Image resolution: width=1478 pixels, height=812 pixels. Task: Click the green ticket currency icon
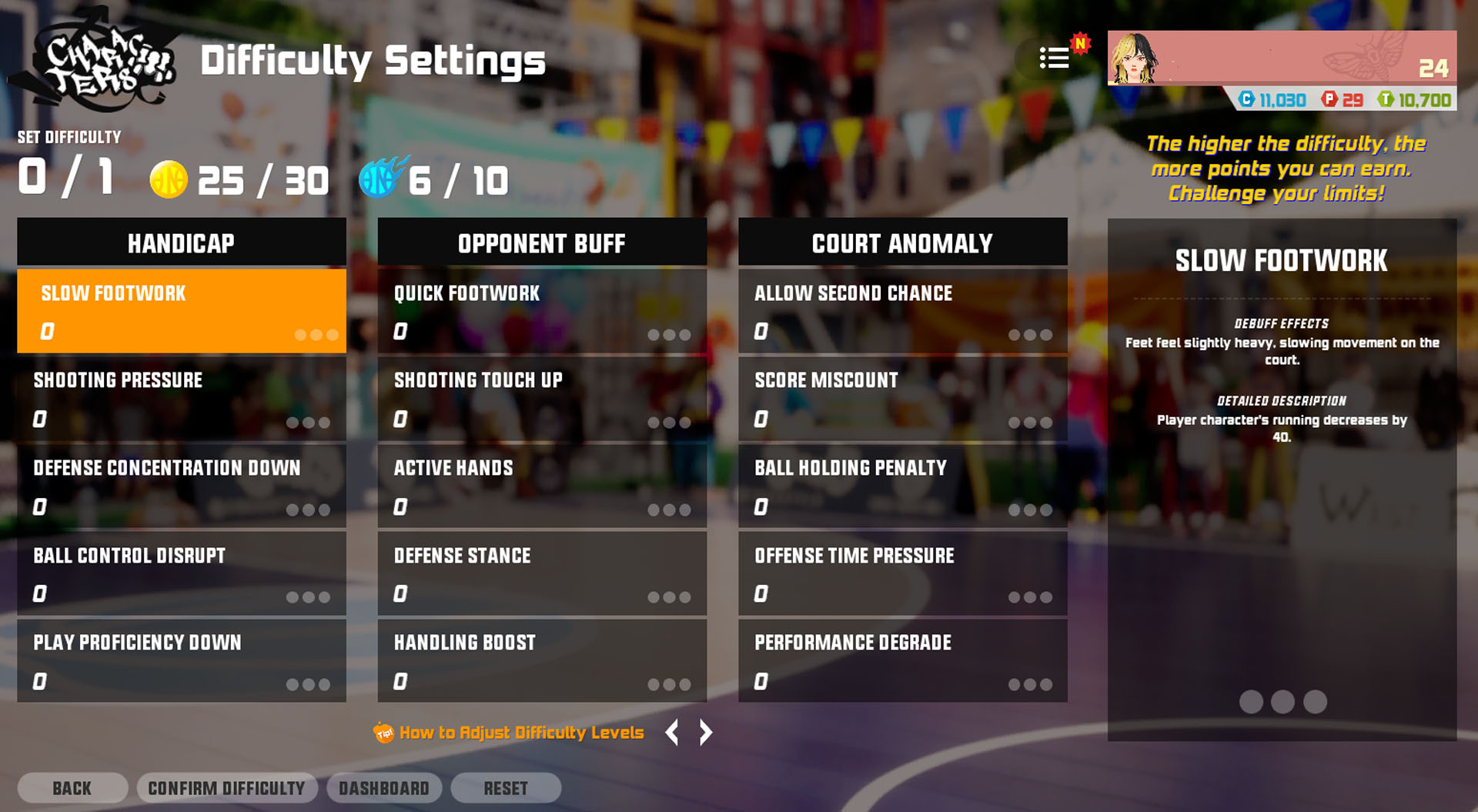click(1391, 100)
